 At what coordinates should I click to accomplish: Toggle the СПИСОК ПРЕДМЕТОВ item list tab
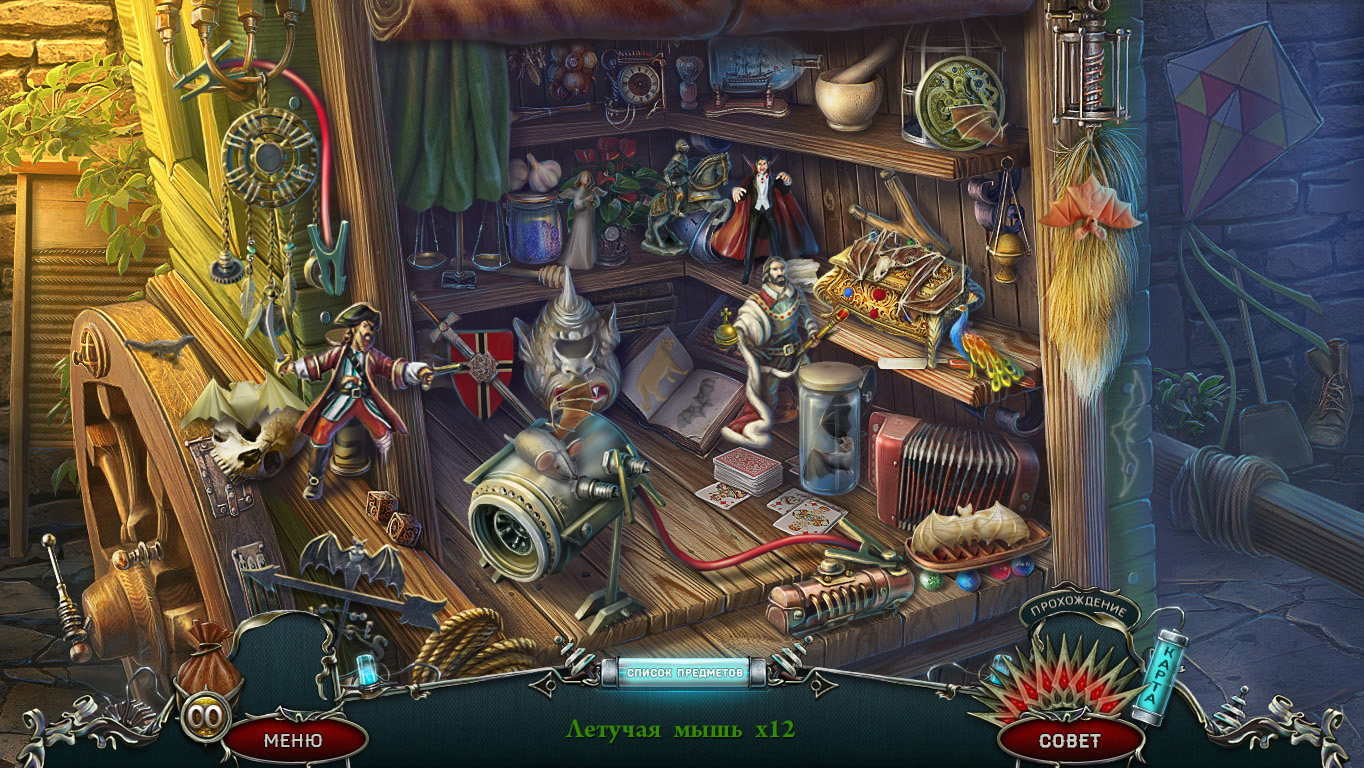click(x=684, y=672)
